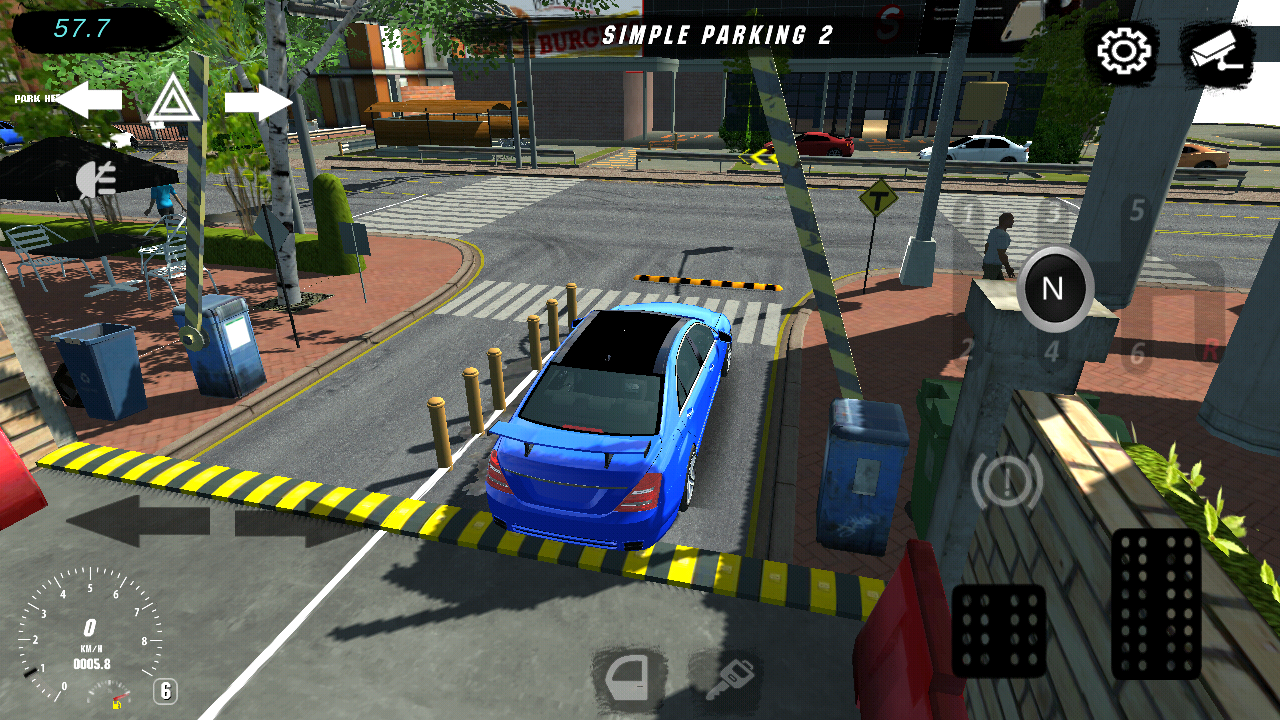1280x720 pixels.
Task: Open the settings gear menu
Action: [x=1125, y=51]
